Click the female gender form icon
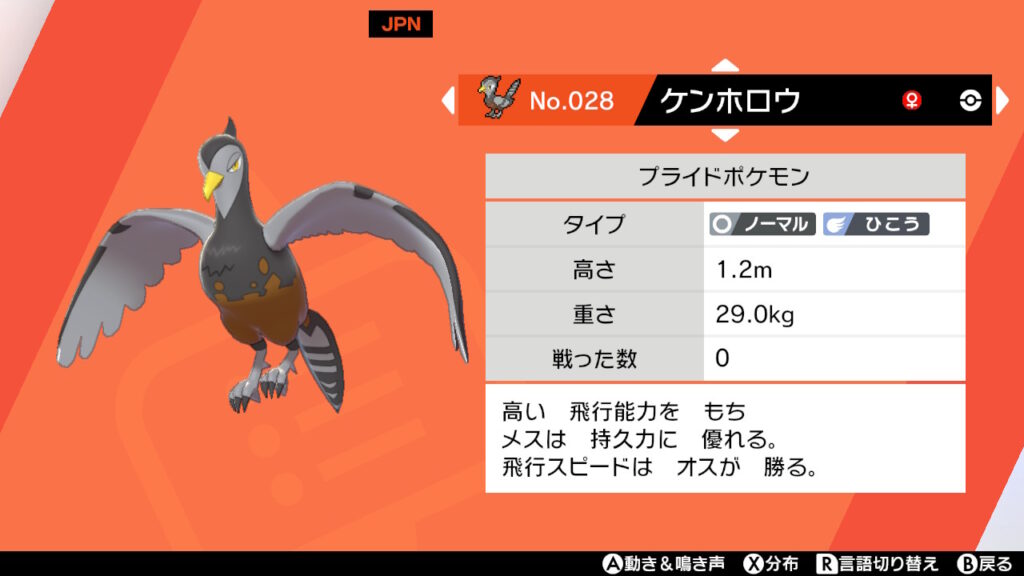 click(x=912, y=100)
